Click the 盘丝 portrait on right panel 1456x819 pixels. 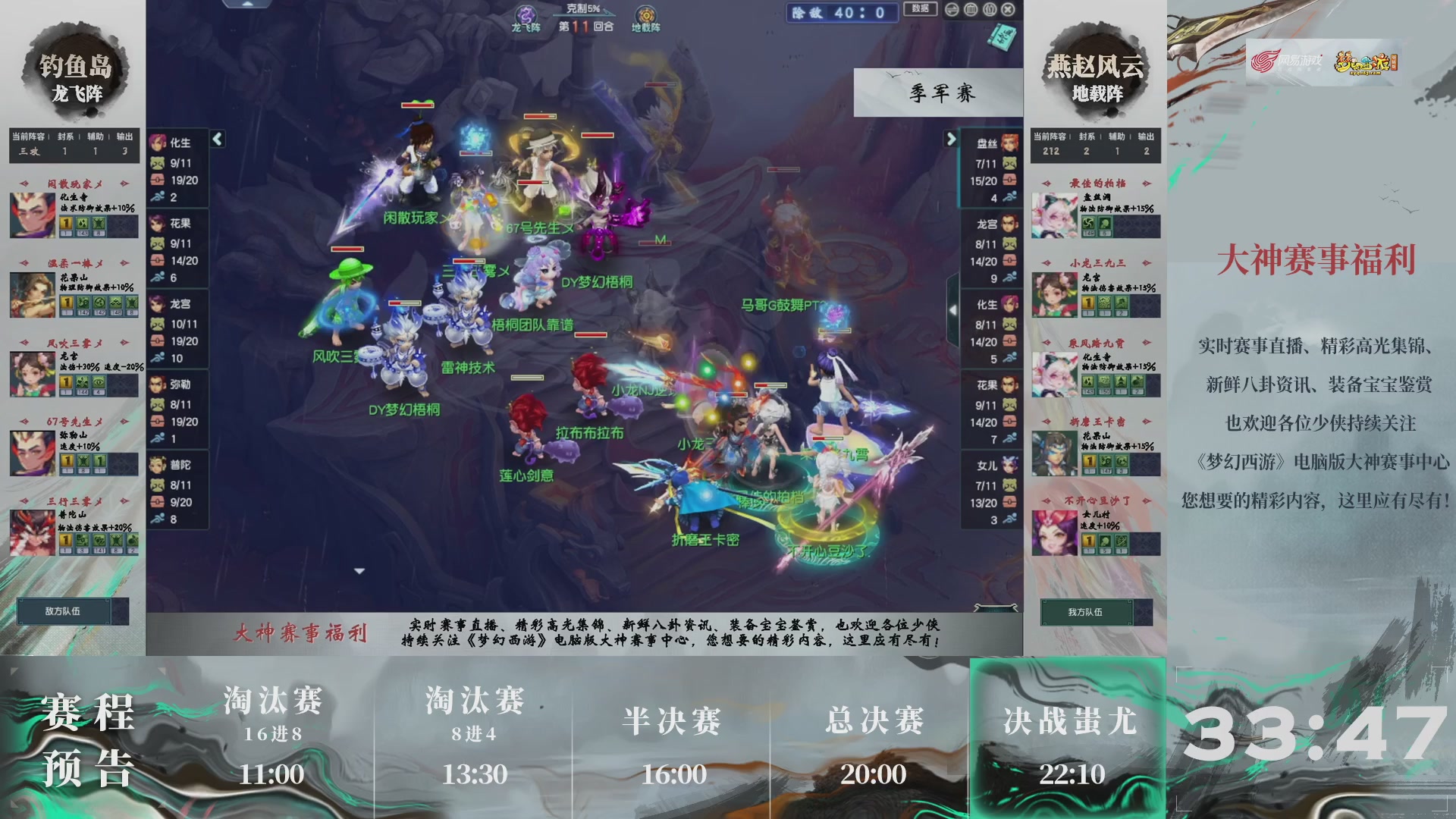click(x=1009, y=144)
